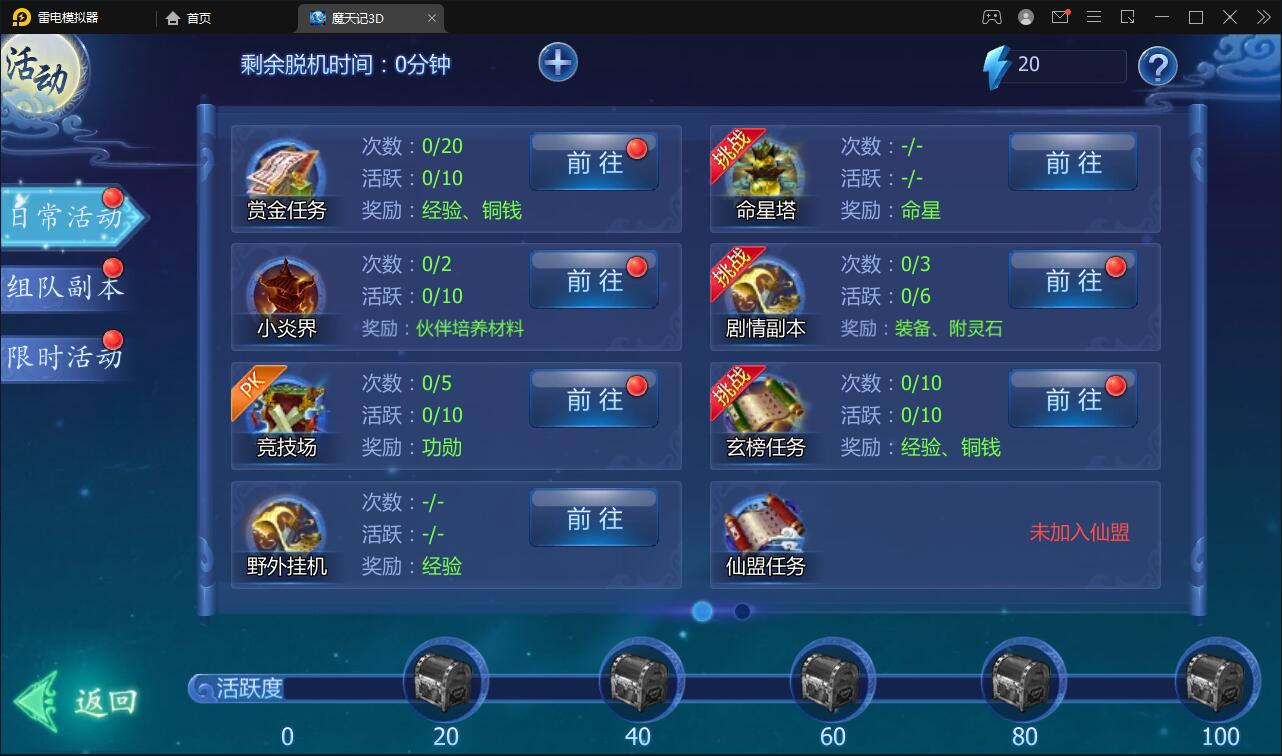Switch to the 日常活动 tab
1282x756 pixels.
67,217
